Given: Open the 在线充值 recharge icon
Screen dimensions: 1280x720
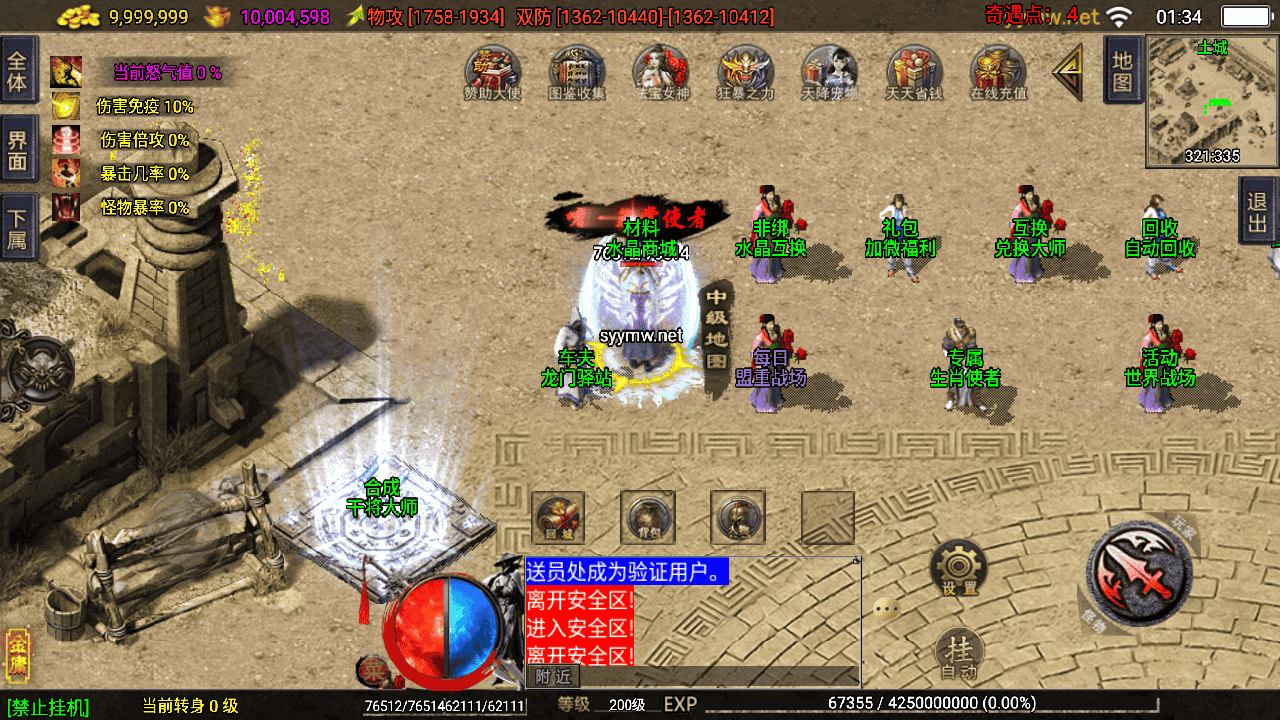Looking at the screenshot, I should (998, 72).
